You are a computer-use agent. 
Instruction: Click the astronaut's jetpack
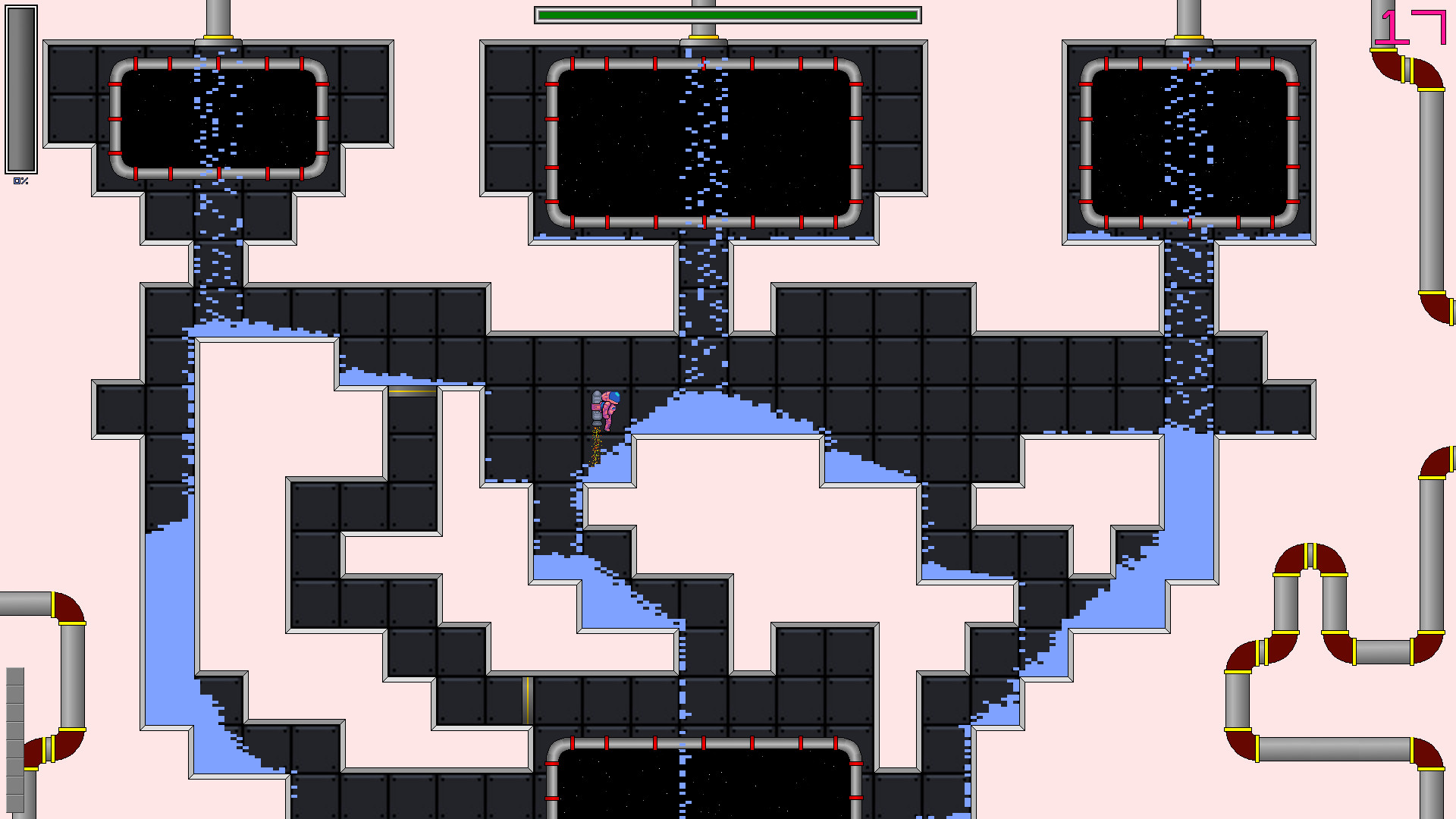pyautogui.click(x=595, y=406)
